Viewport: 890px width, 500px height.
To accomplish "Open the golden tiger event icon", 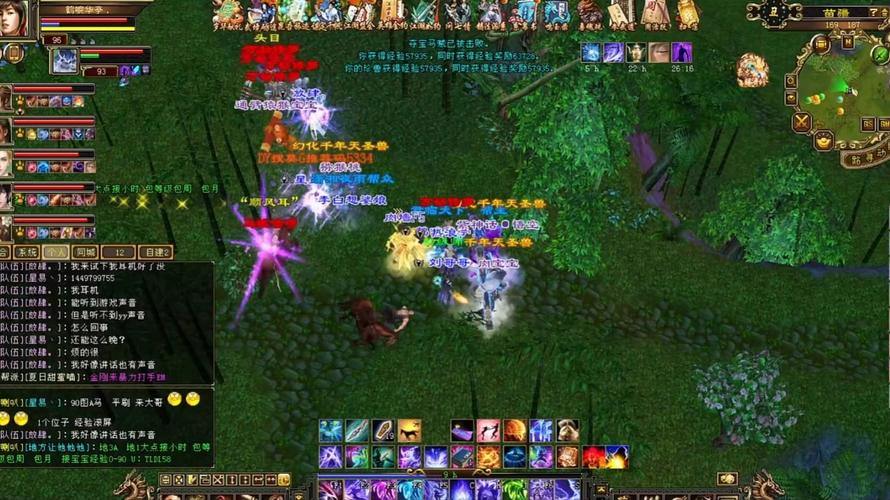I will click(x=752, y=69).
